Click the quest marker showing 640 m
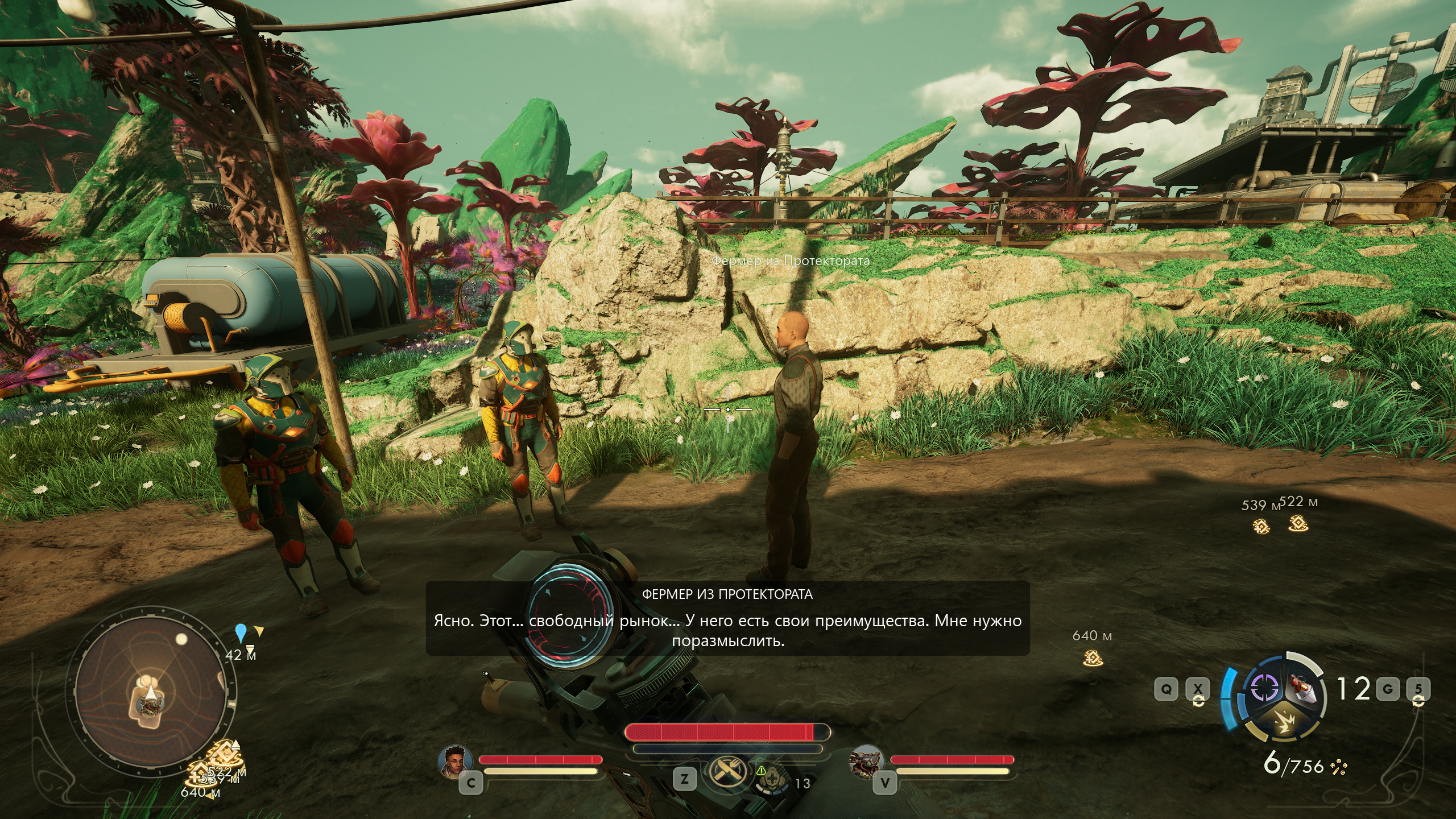This screenshot has height=819, width=1456. point(1093,659)
